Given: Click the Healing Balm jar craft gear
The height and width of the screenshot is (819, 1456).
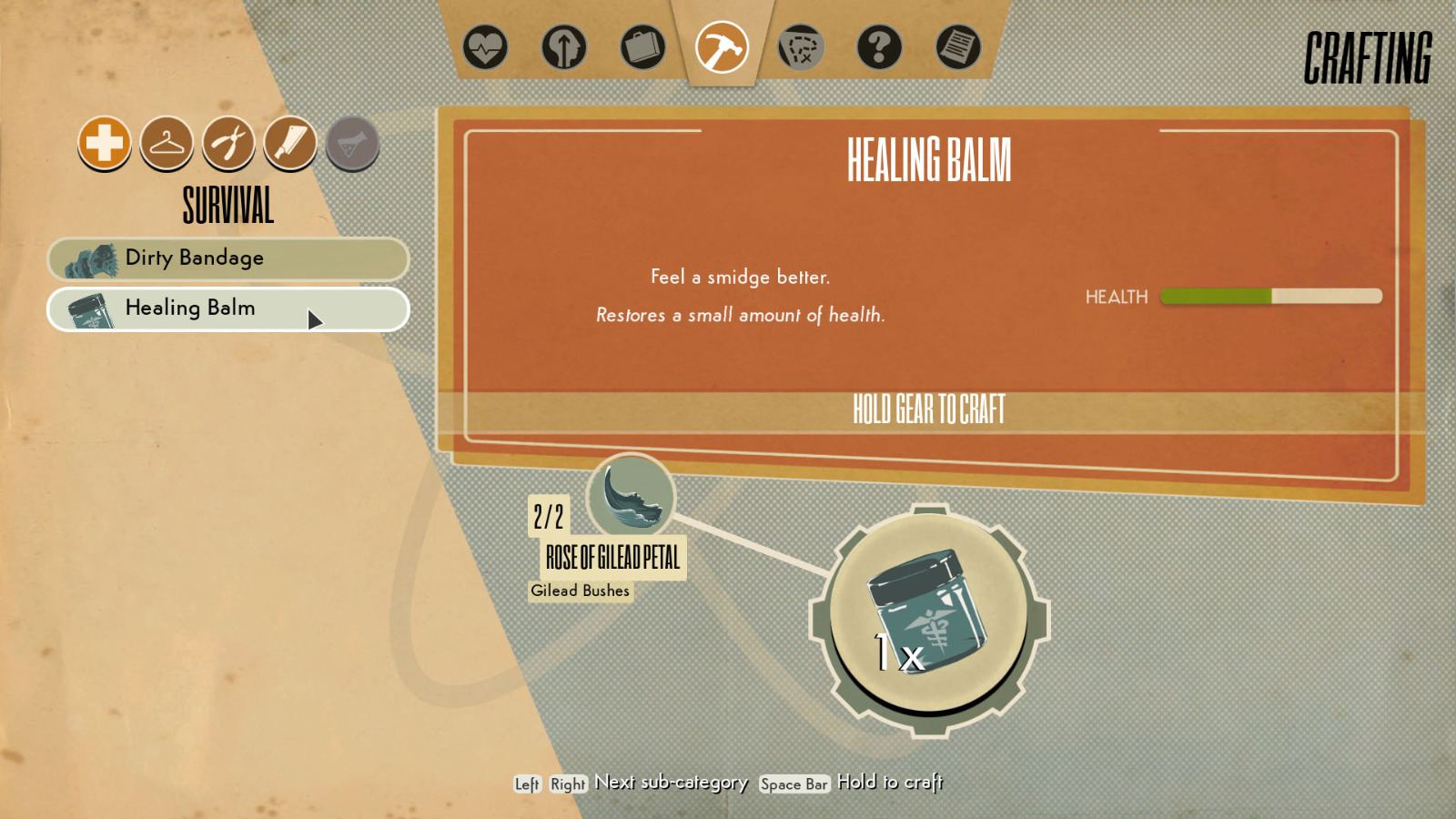Looking at the screenshot, I should pyautogui.click(x=929, y=618).
